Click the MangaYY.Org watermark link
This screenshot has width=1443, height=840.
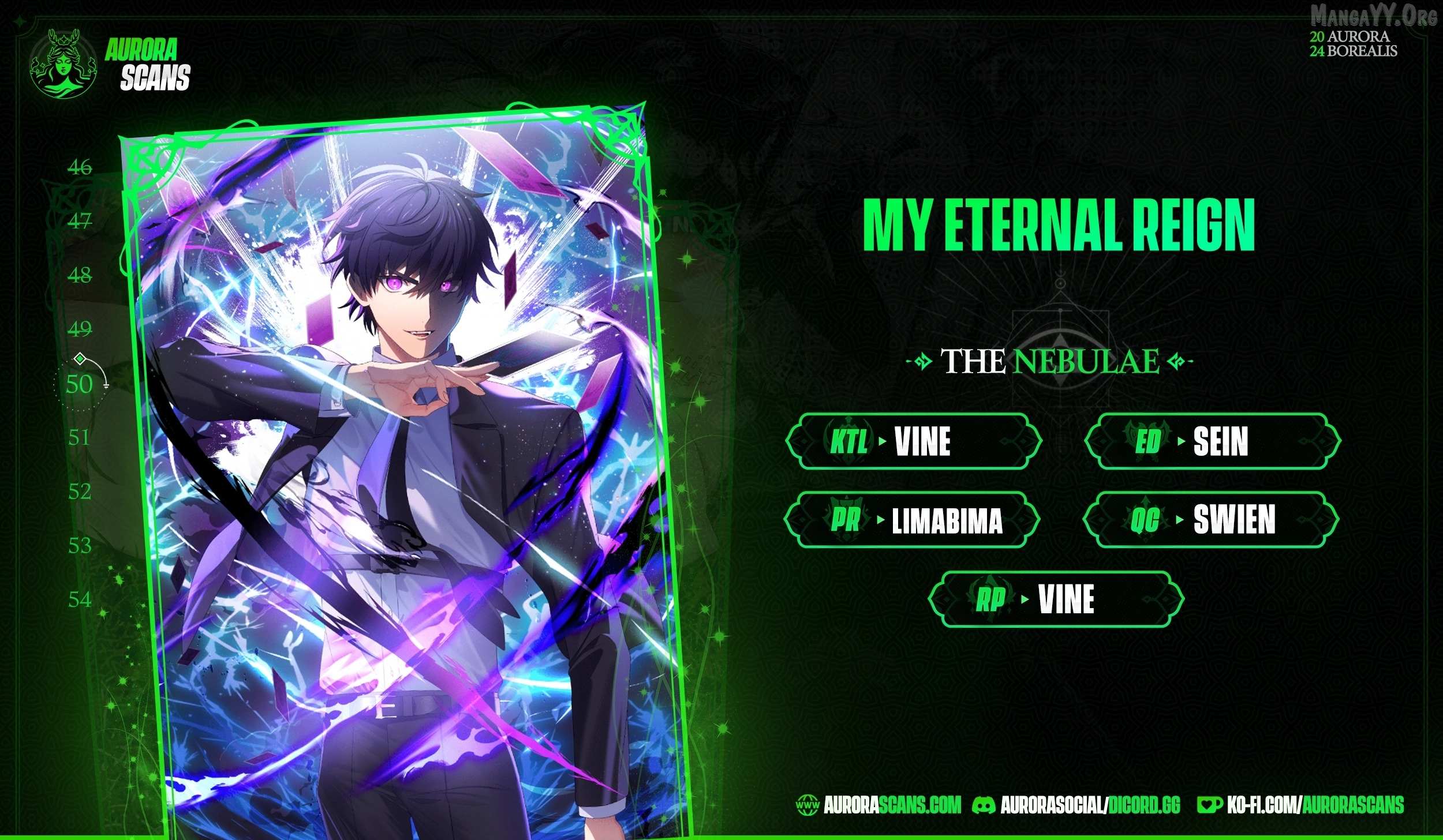coord(1374,16)
